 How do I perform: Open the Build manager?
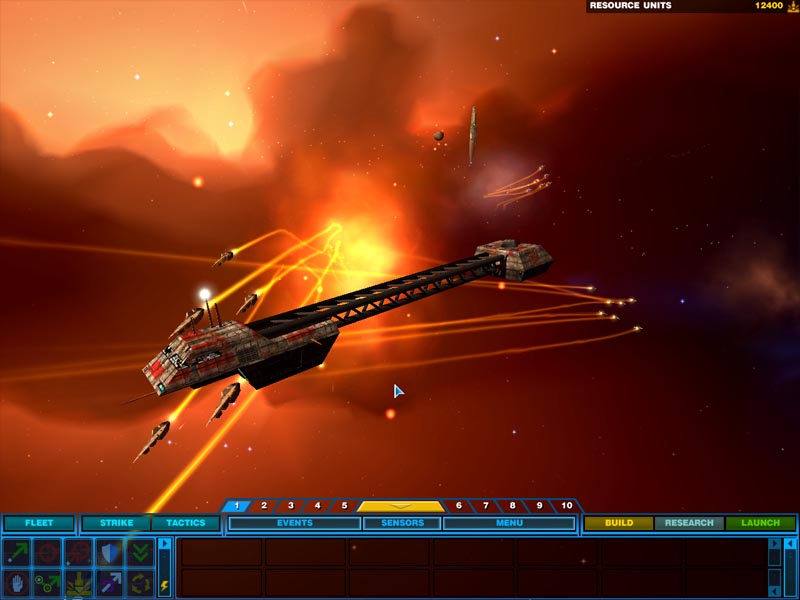(618, 523)
